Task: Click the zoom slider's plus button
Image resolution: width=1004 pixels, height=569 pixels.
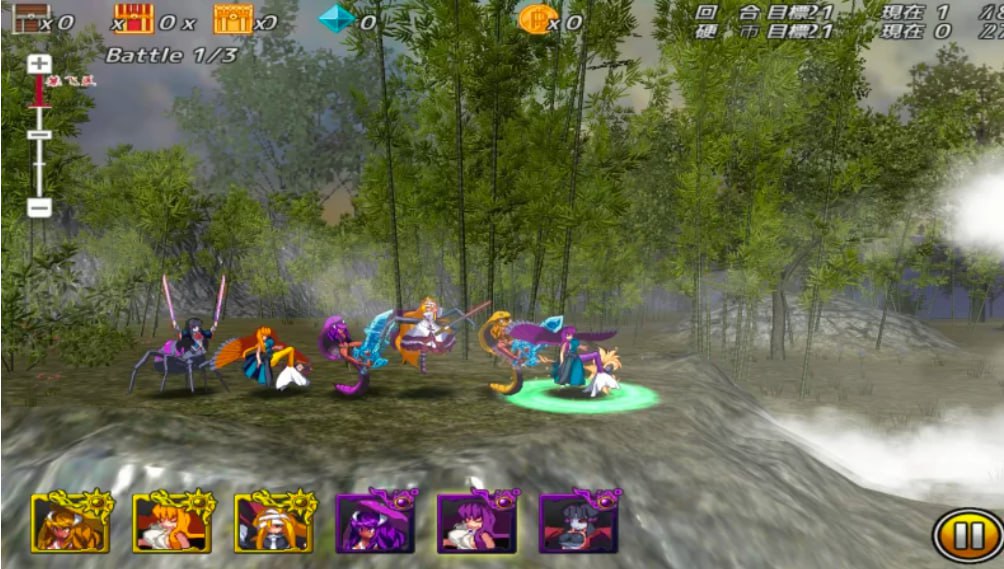Action: point(39,64)
